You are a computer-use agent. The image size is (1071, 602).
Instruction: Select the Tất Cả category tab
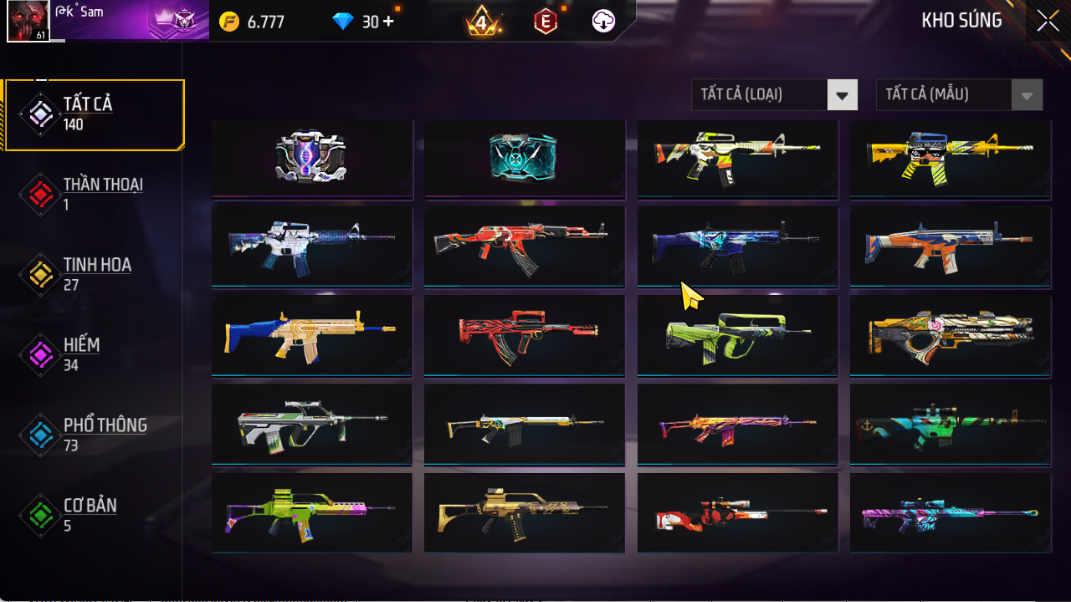click(95, 114)
